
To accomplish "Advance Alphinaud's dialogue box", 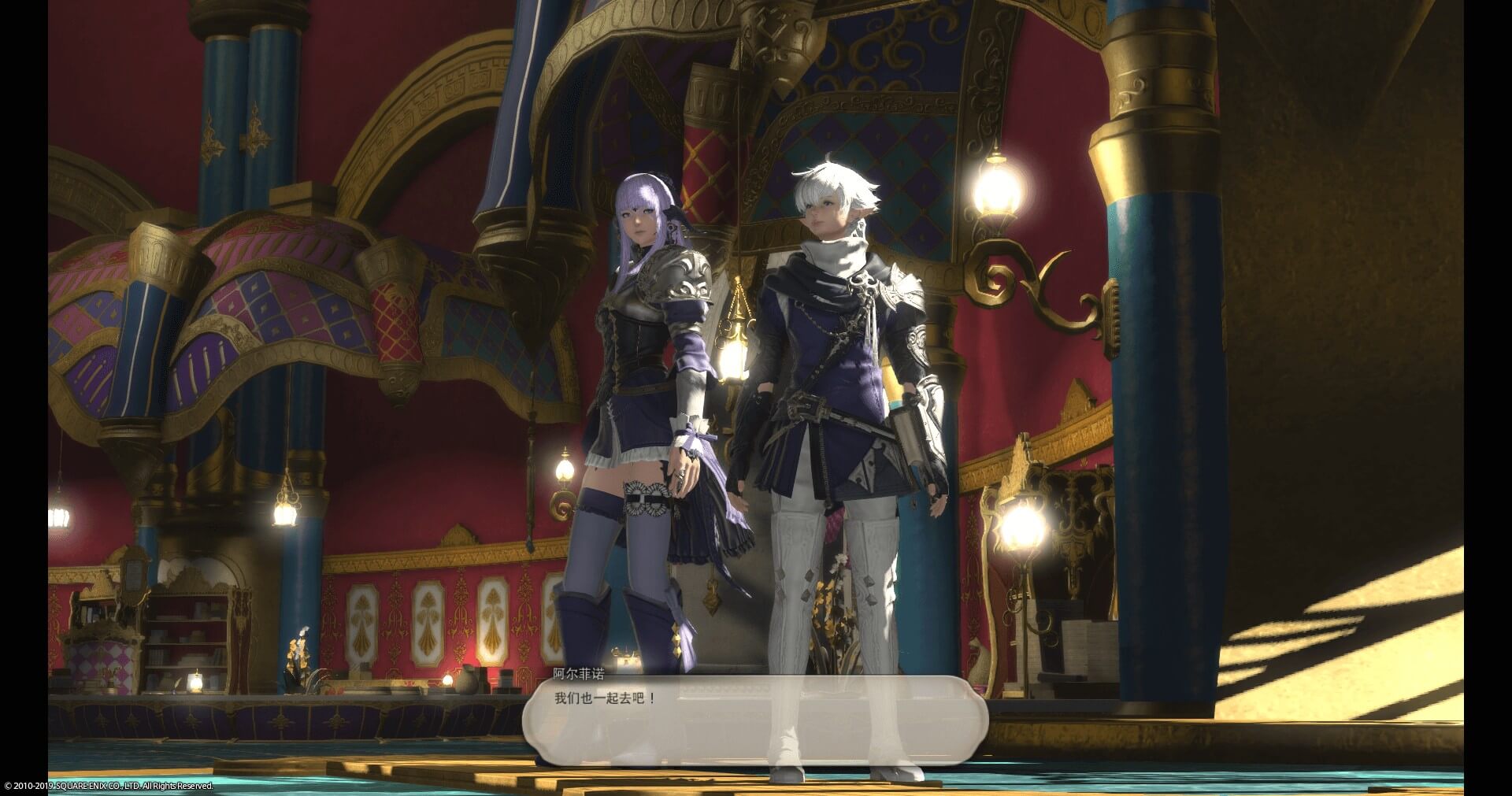I will (x=754, y=720).
